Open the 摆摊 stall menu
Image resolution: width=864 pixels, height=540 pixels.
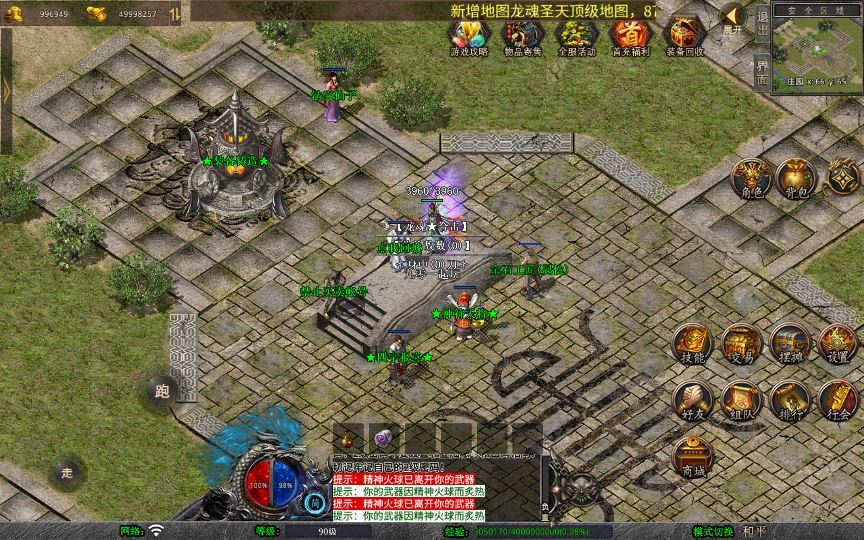tap(789, 343)
